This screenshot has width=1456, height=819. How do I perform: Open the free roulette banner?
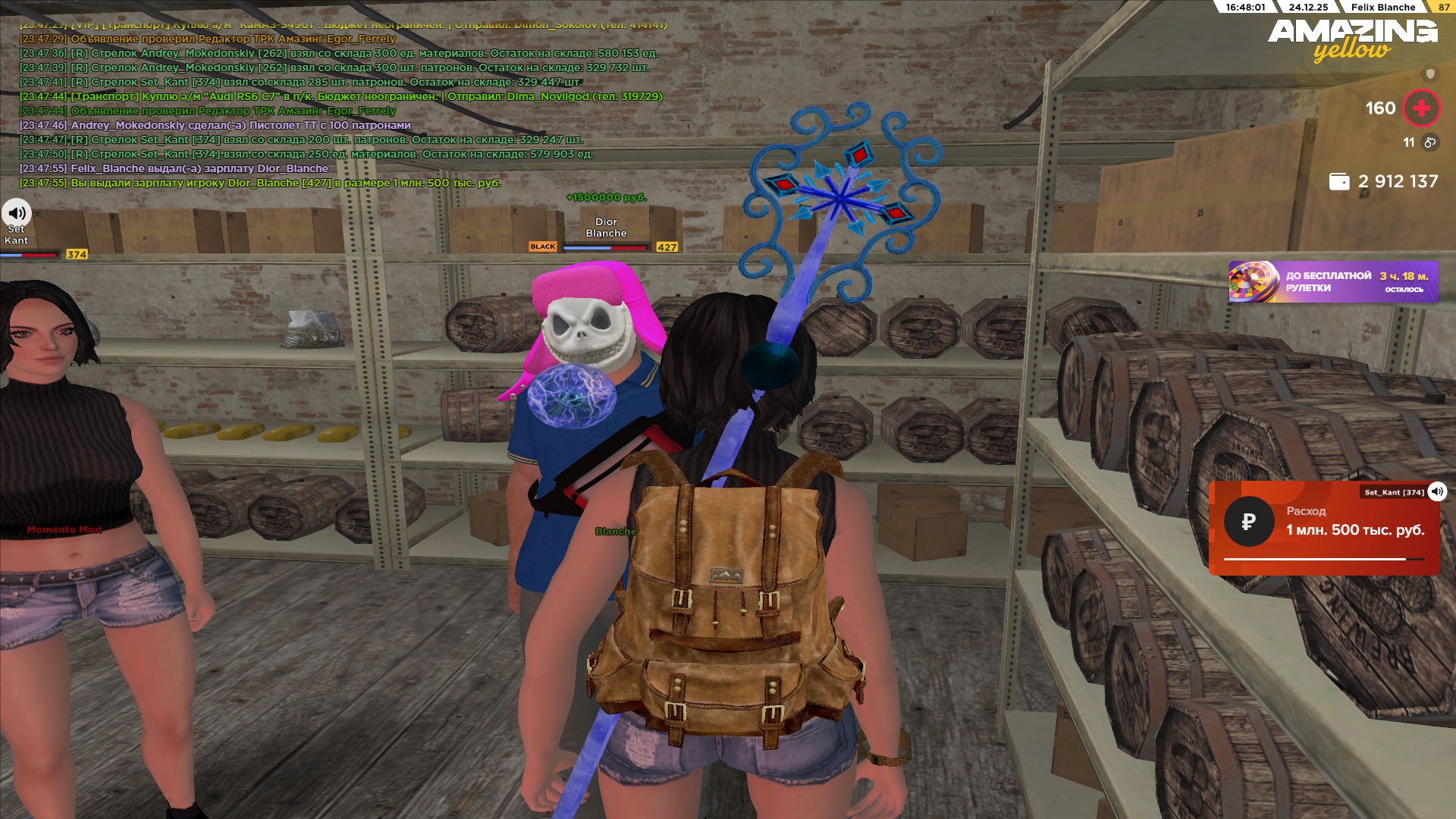pyautogui.click(x=1333, y=282)
